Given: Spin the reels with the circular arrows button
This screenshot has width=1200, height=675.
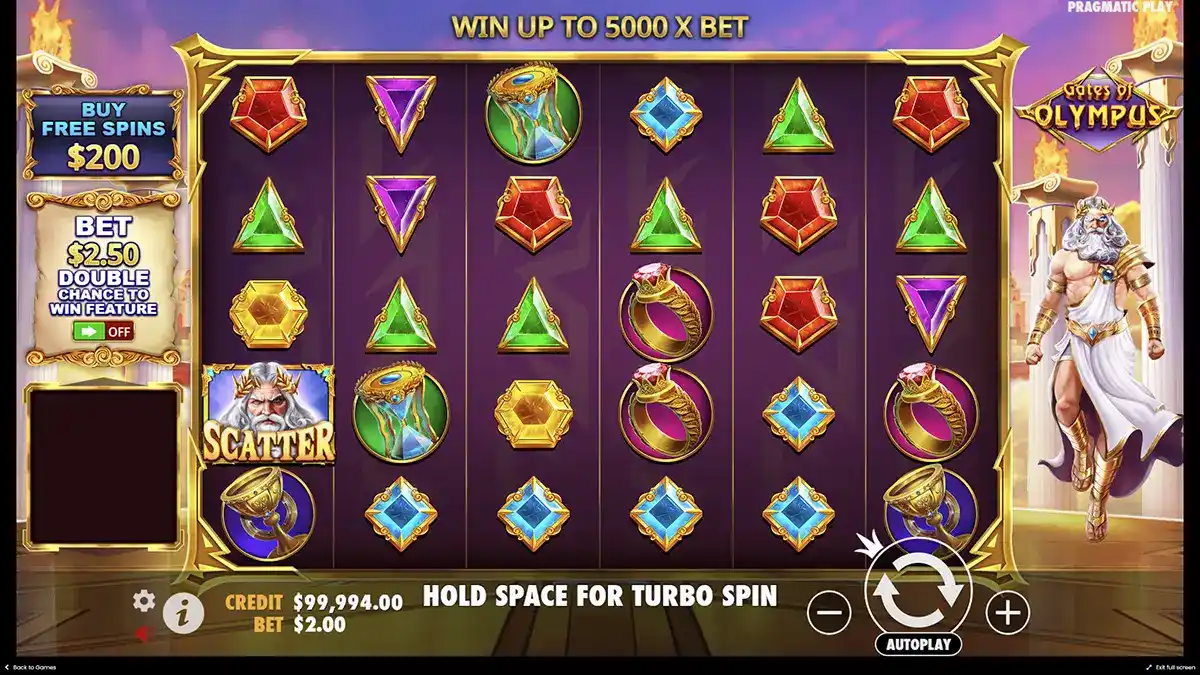Looking at the screenshot, I should (918, 590).
